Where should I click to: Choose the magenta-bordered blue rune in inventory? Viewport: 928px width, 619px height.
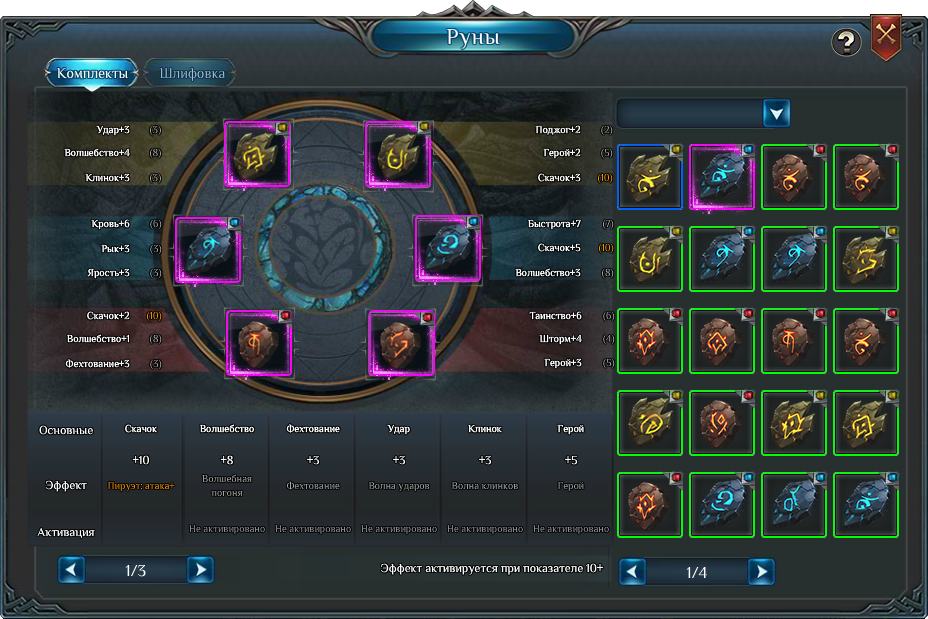point(722,178)
